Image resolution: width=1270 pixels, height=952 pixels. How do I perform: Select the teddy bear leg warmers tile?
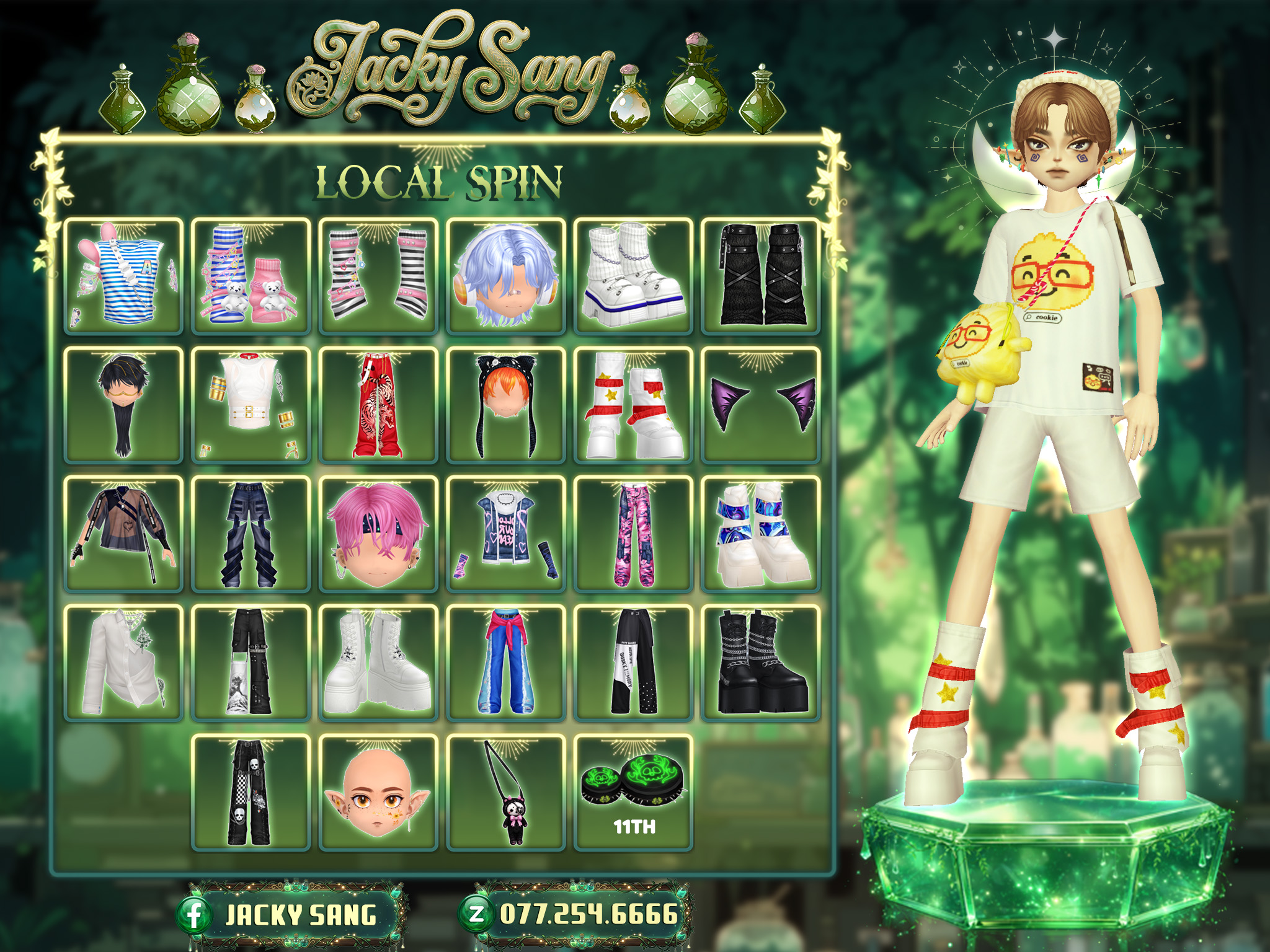click(x=251, y=276)
